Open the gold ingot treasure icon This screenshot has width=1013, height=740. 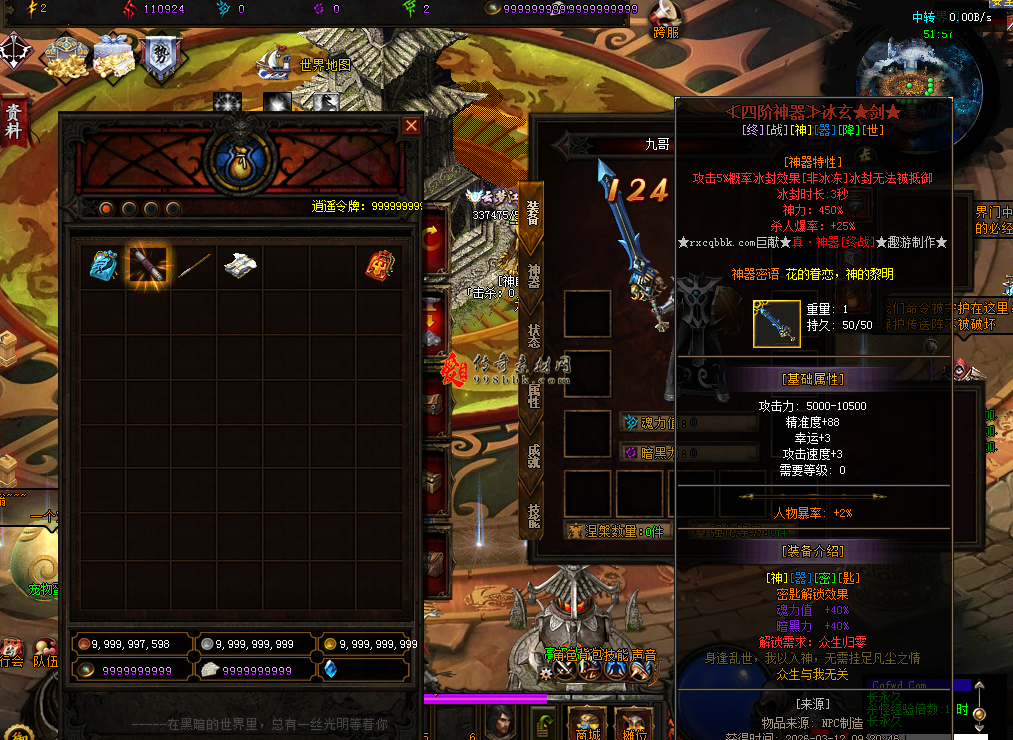click(x=64, y=58)
